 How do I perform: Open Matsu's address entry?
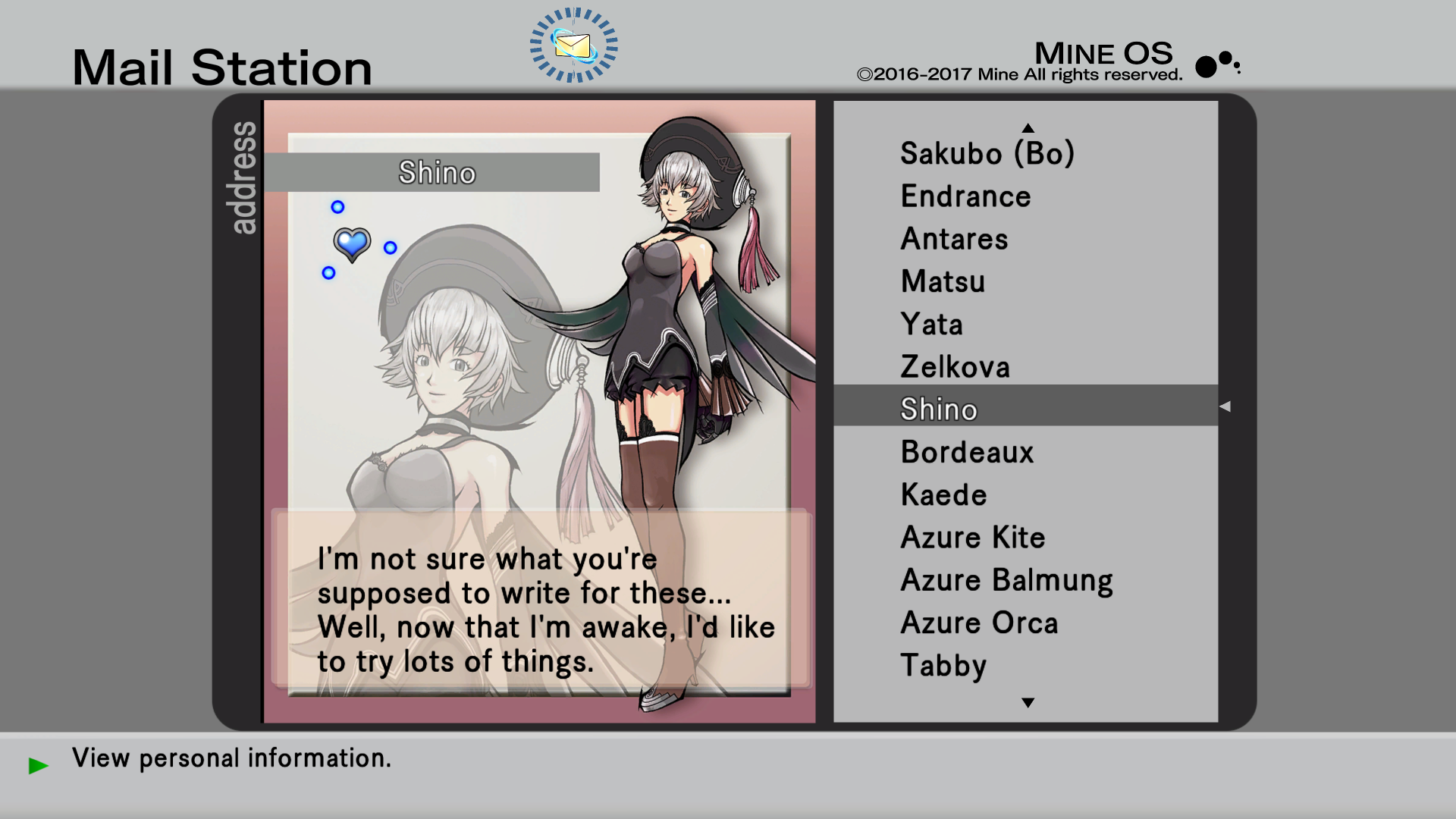tap(943, 281)
